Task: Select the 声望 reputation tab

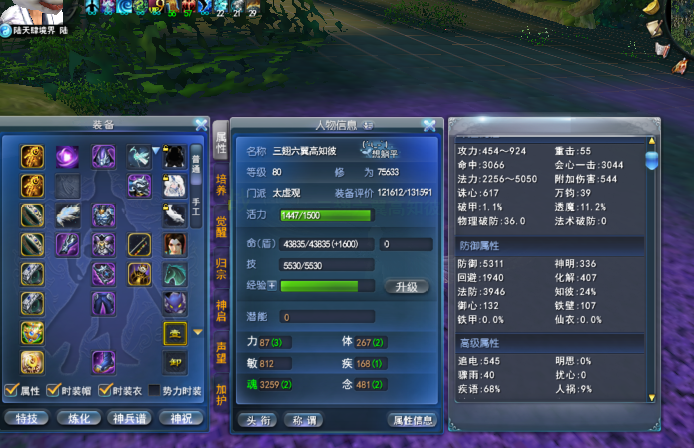Action: click(221, 352)
